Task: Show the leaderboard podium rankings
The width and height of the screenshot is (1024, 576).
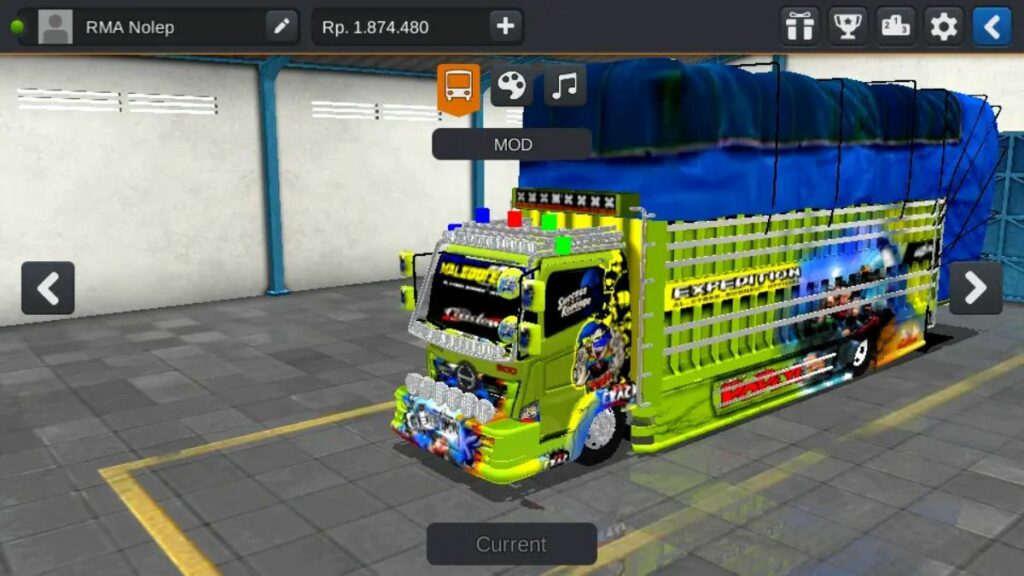Action: click(x=896, y=27)
